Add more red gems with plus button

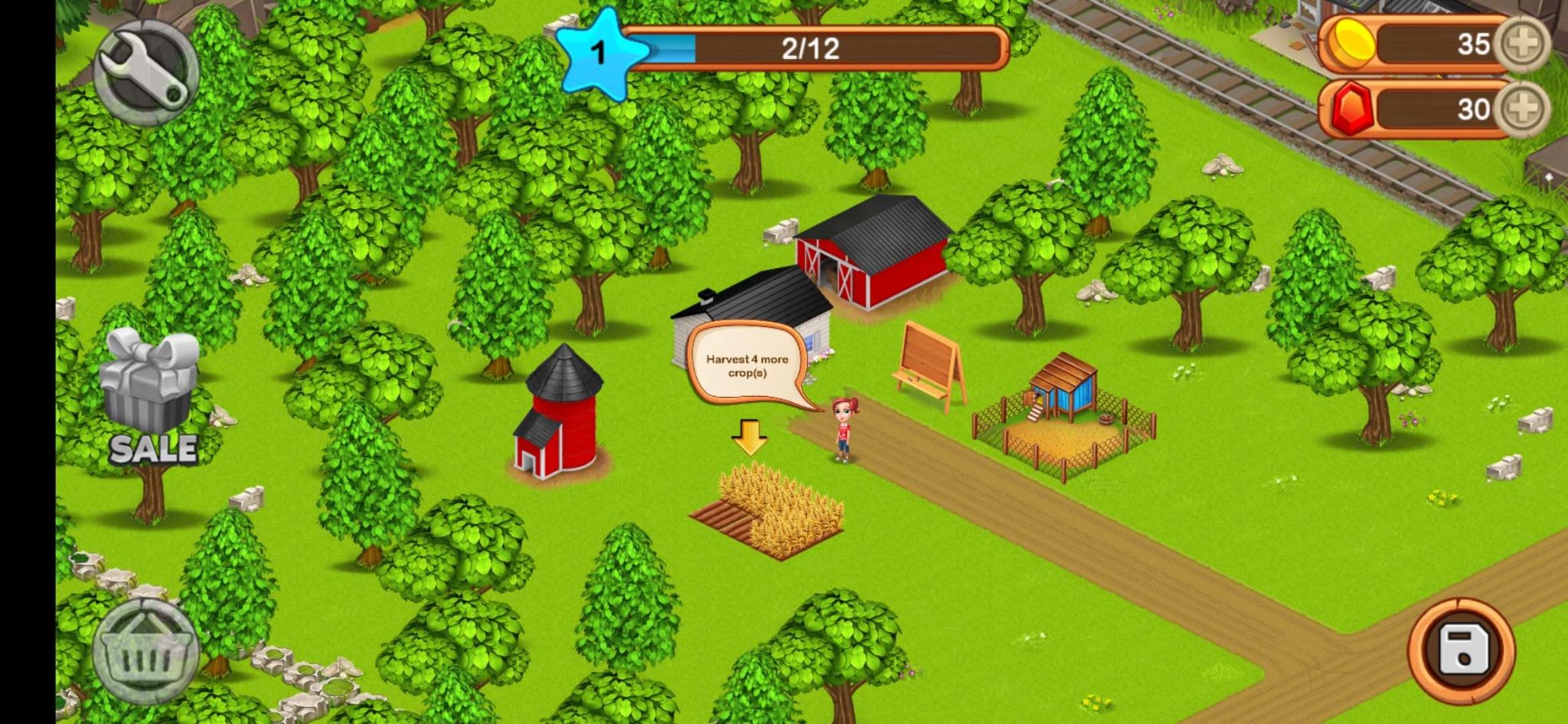click(x=1522, y=109)
